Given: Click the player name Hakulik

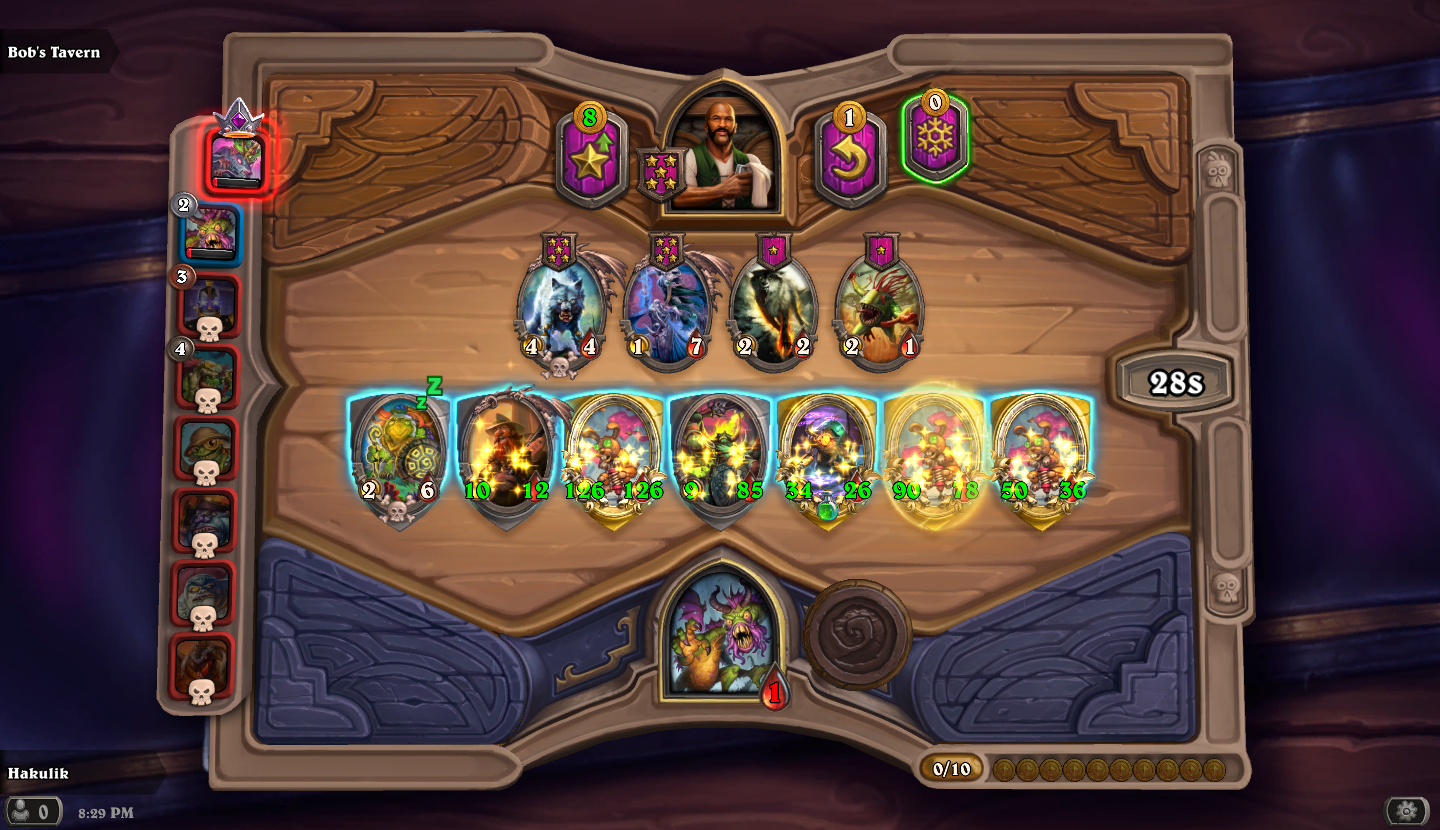Looking at the screenshot, I should (x=41, y=773).
